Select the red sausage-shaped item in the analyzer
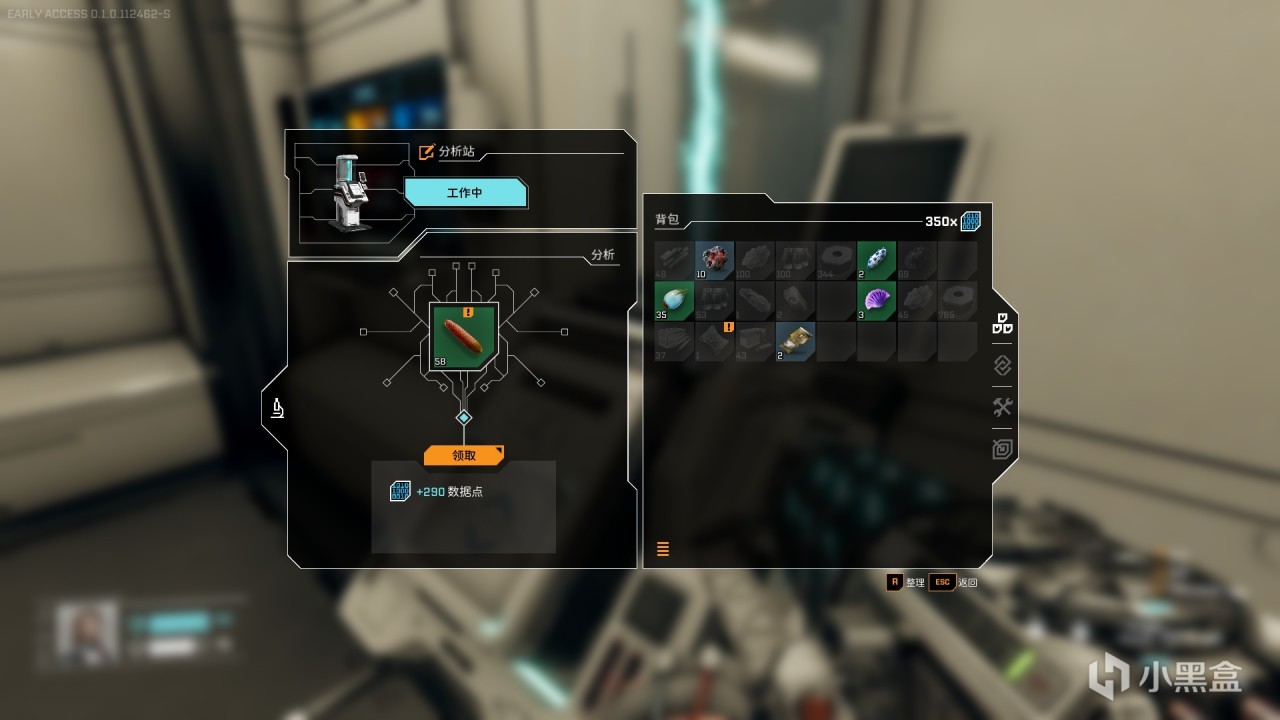Image resolution: width=1280 pixels, height=720 pixels. pyautogui.click(x=463, y=337)
